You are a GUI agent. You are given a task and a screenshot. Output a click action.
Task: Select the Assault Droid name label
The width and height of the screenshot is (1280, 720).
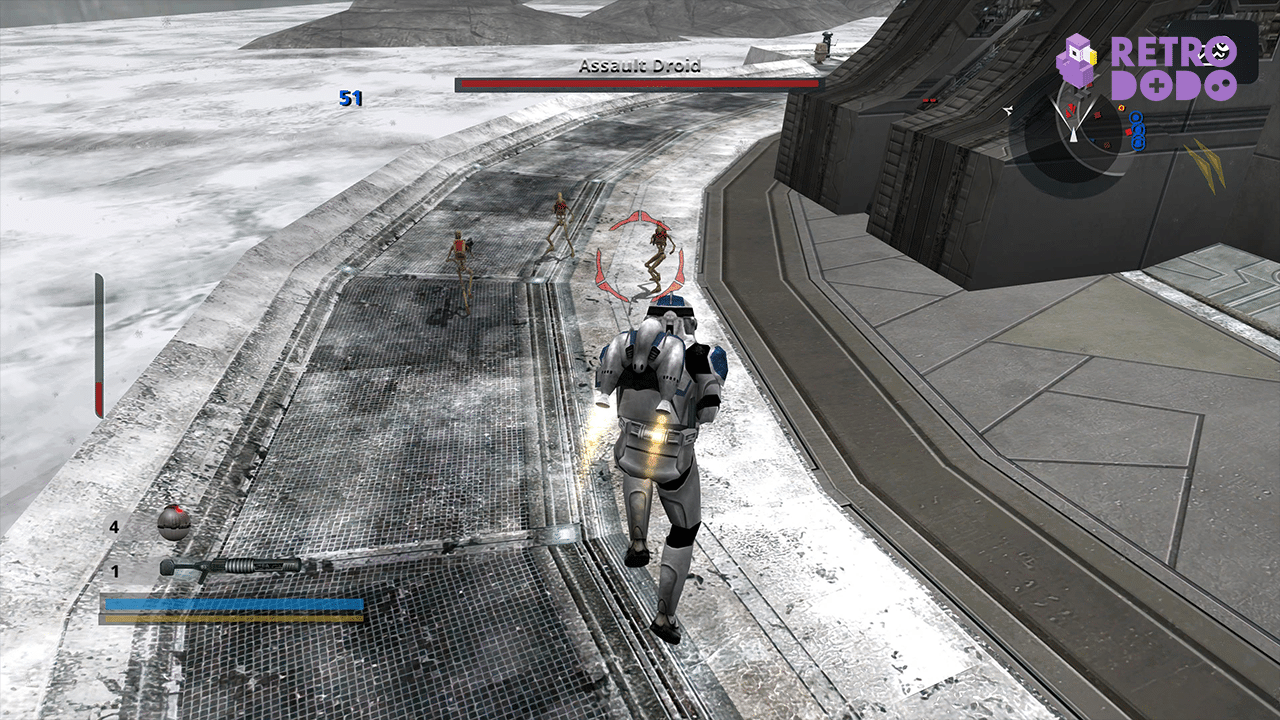(640, 64)
